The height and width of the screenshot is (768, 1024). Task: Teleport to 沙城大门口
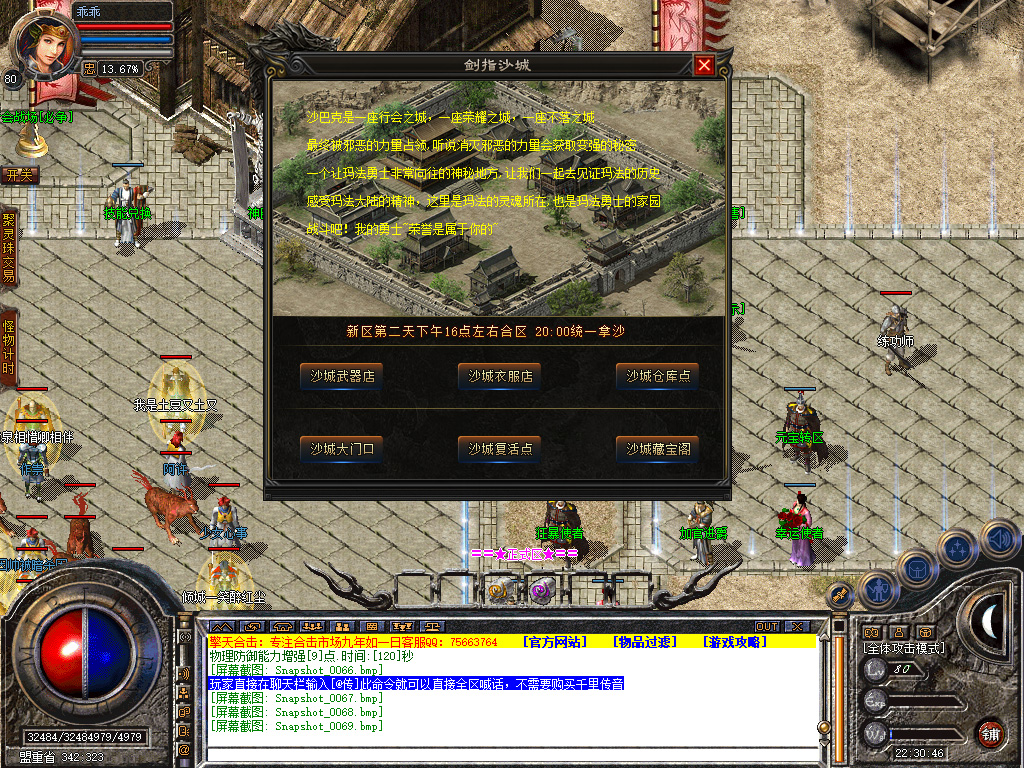click(x=342, y=449)
